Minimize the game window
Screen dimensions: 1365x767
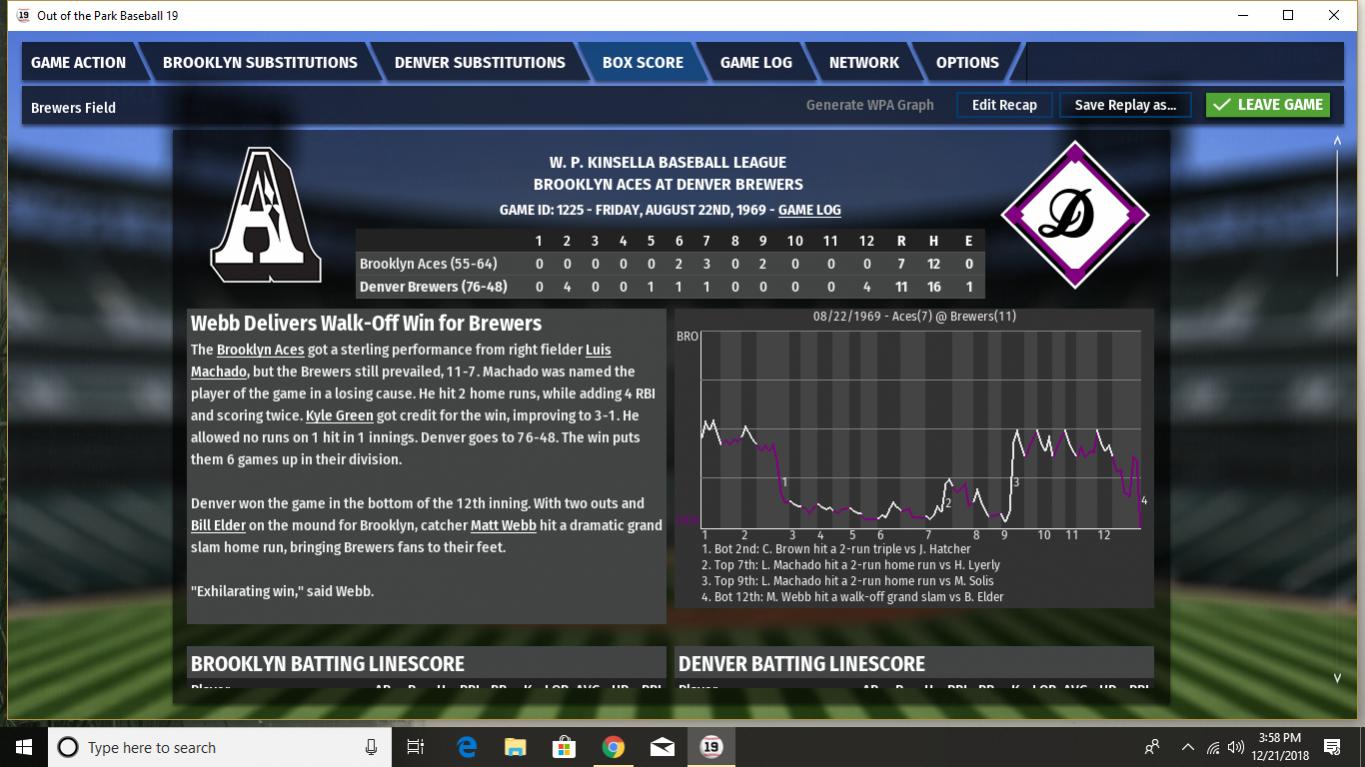1243,15
